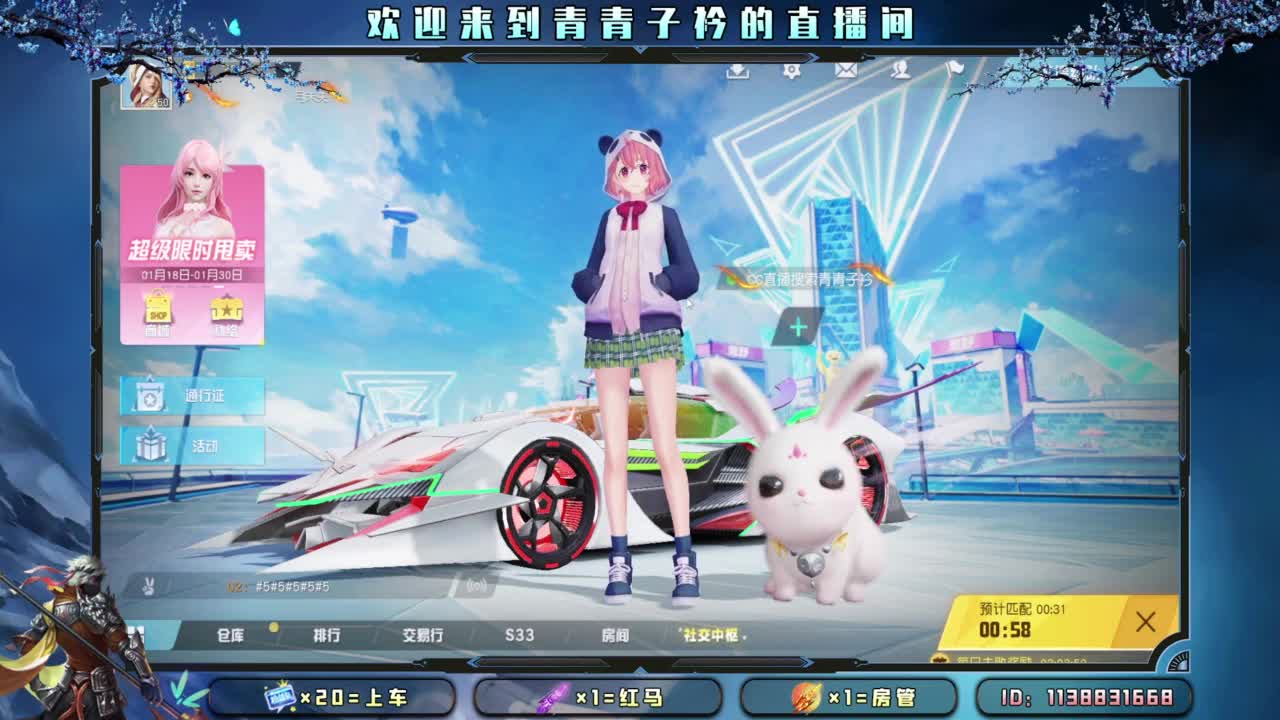Open the Friends icon at top right
This screenshot has width=1280, height=720.
902,72
